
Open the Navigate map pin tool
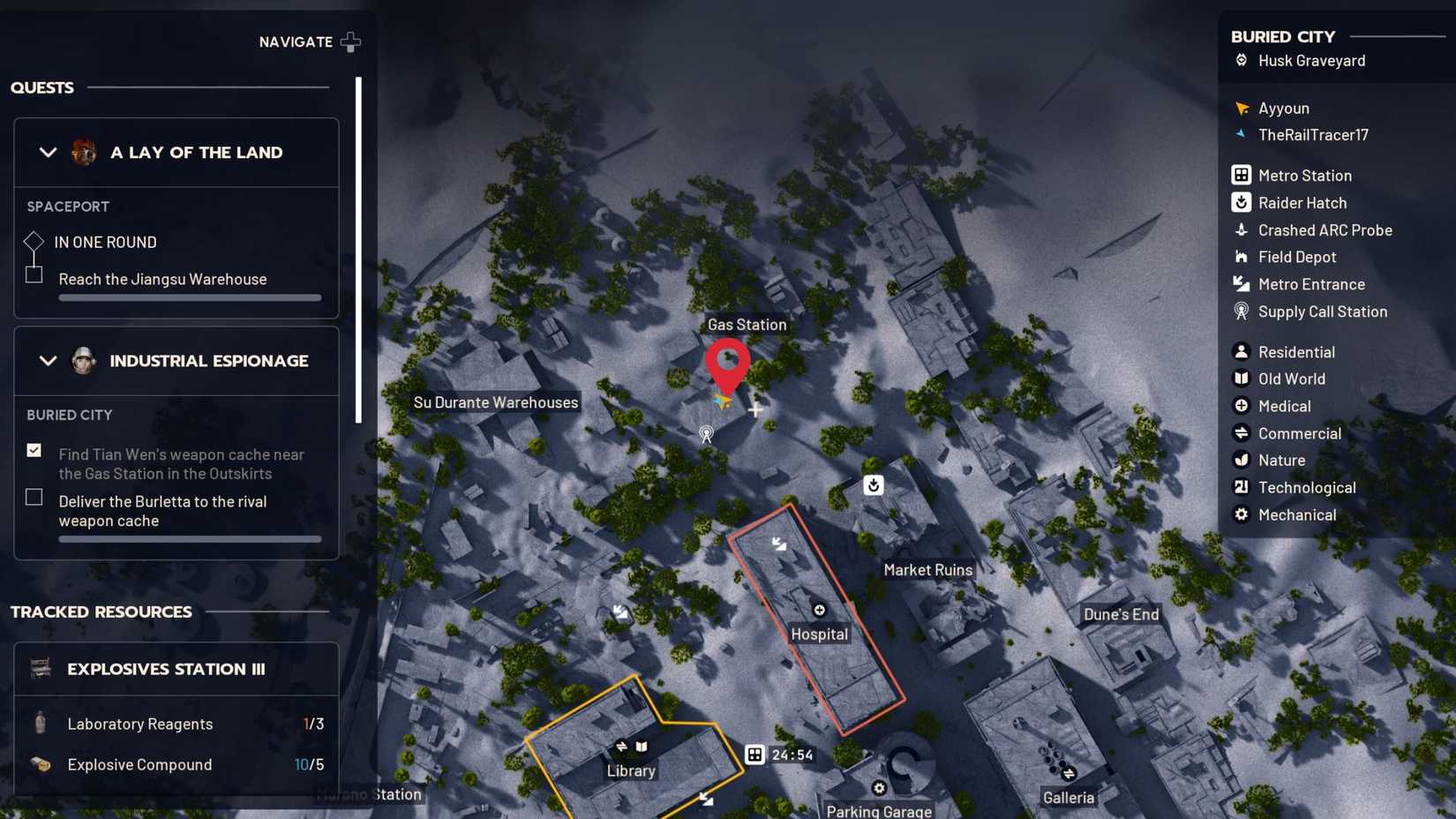point(350,41)
